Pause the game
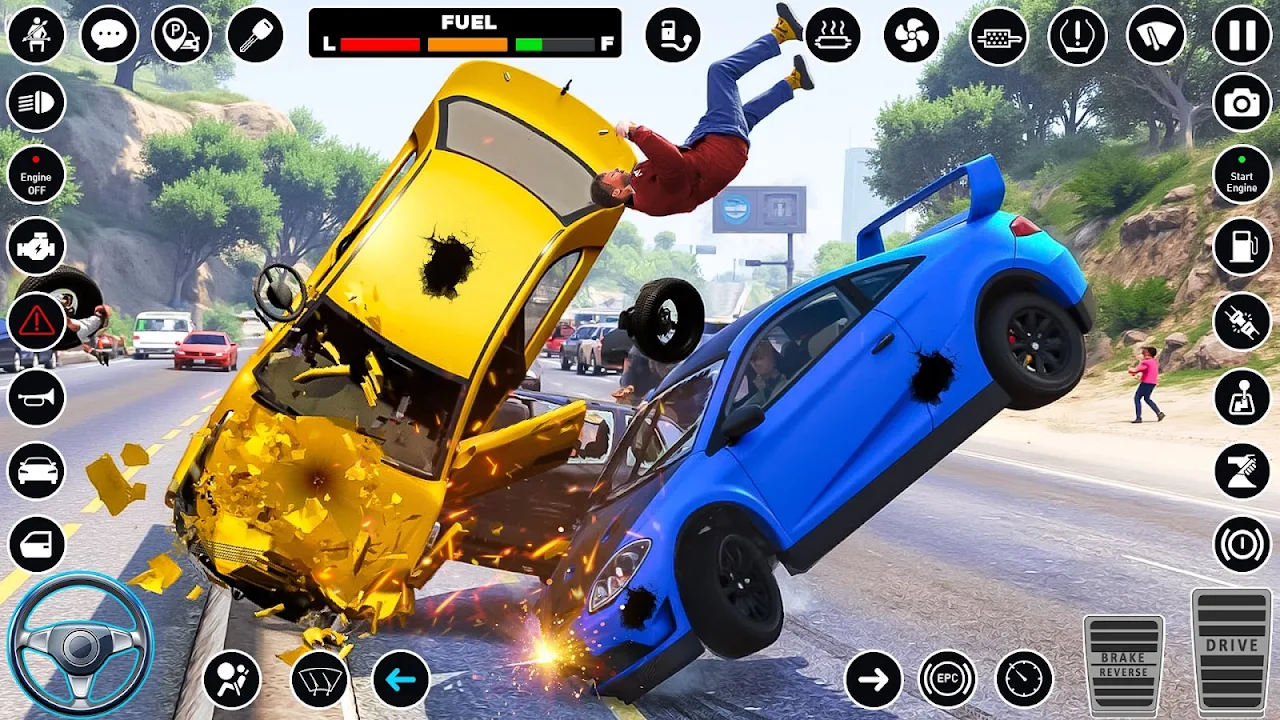1280x720 pixels. click(x=1242, y=35)
